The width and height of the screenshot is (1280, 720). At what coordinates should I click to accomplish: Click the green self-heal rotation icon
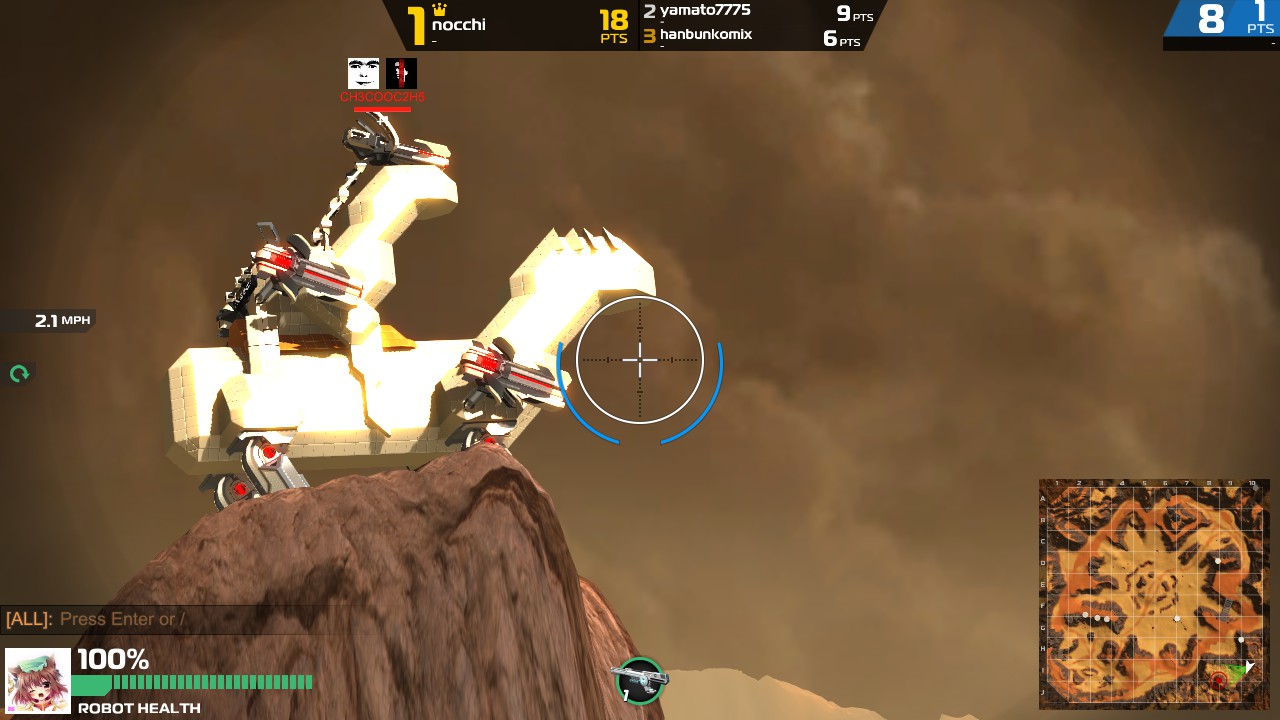(x=18, y=373)
